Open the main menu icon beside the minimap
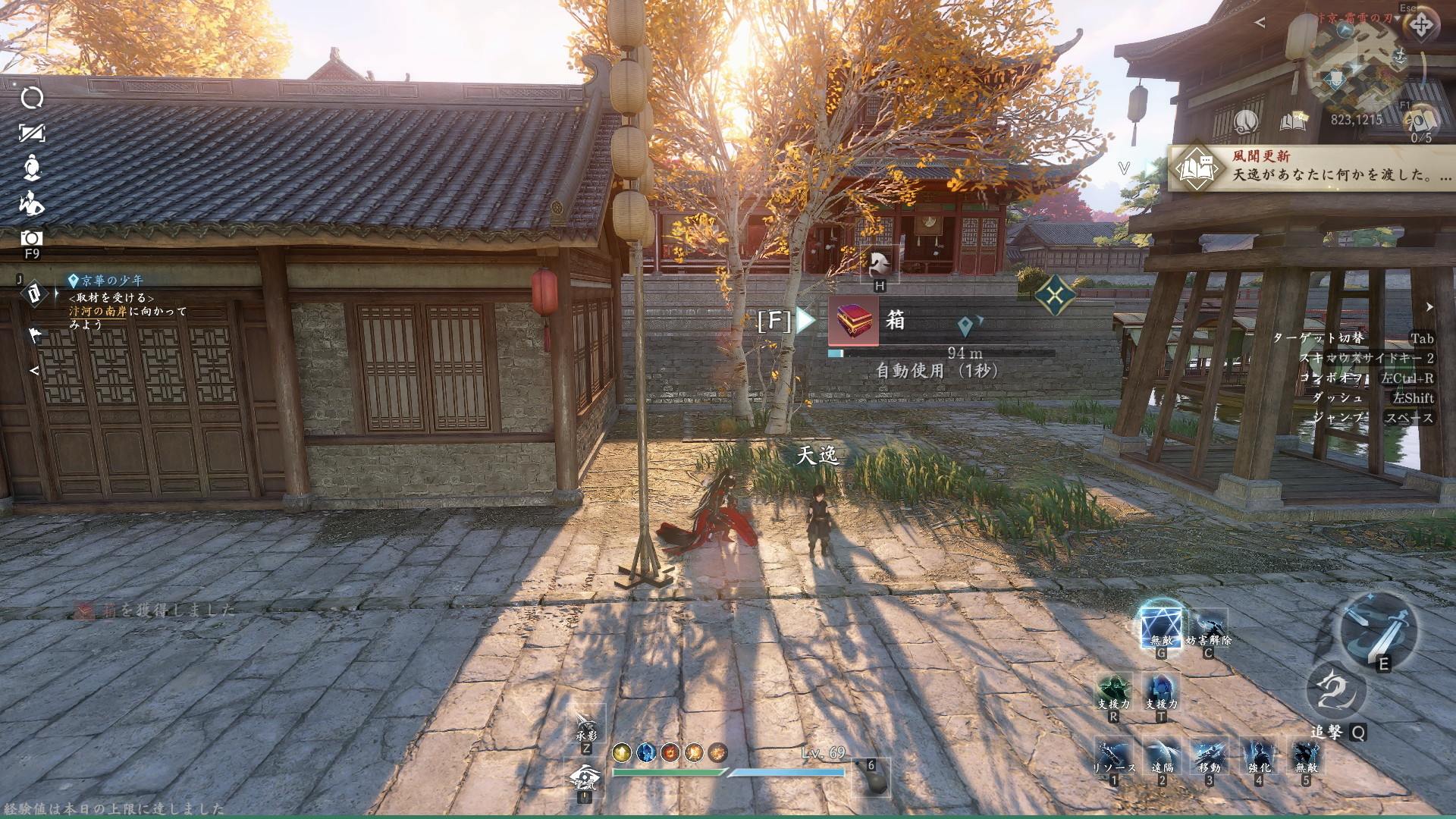This screenshot has height=819, width=1456. tap(1420, 27)
